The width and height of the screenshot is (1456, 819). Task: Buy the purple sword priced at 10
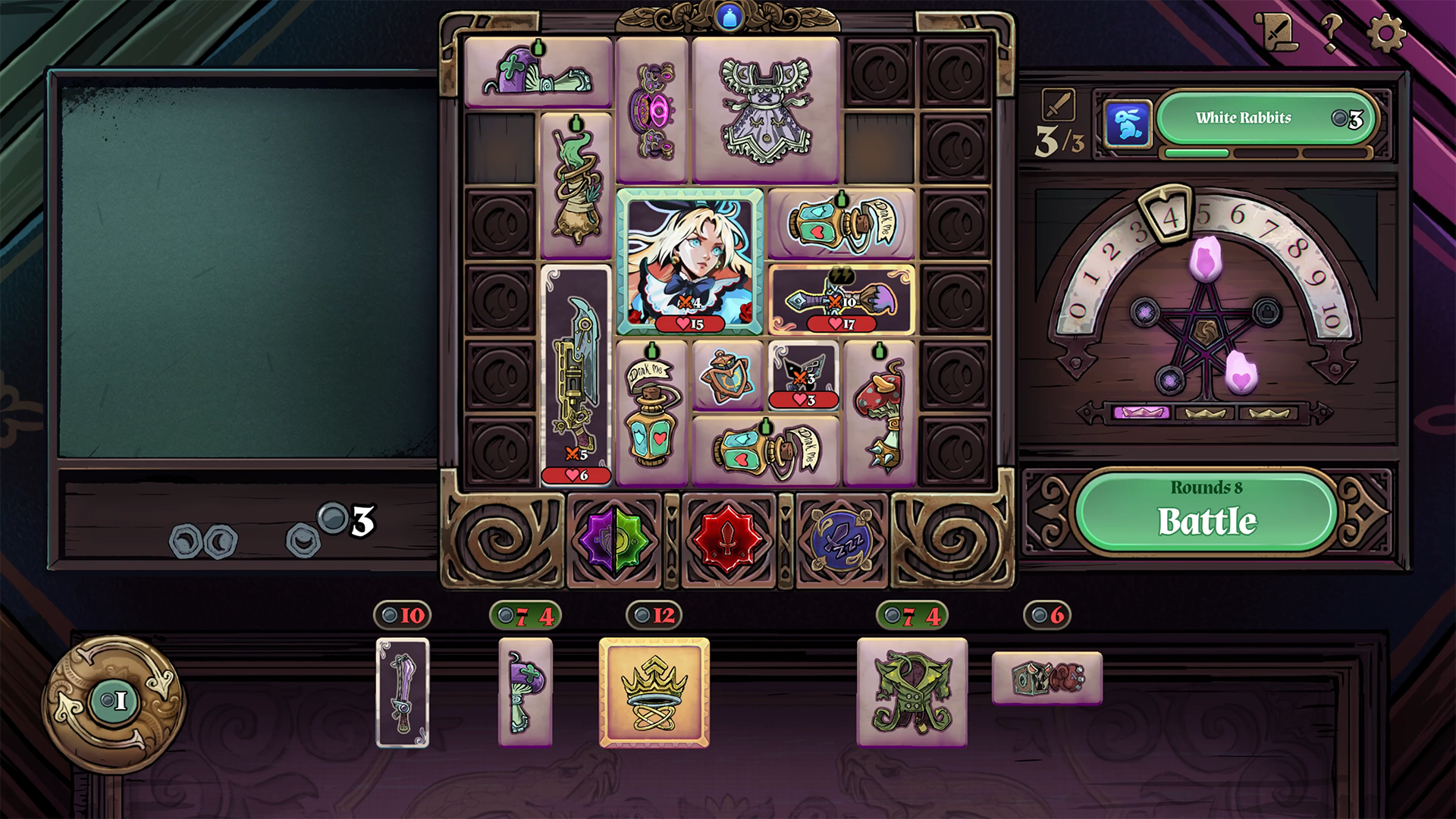(x=403, y=692)
